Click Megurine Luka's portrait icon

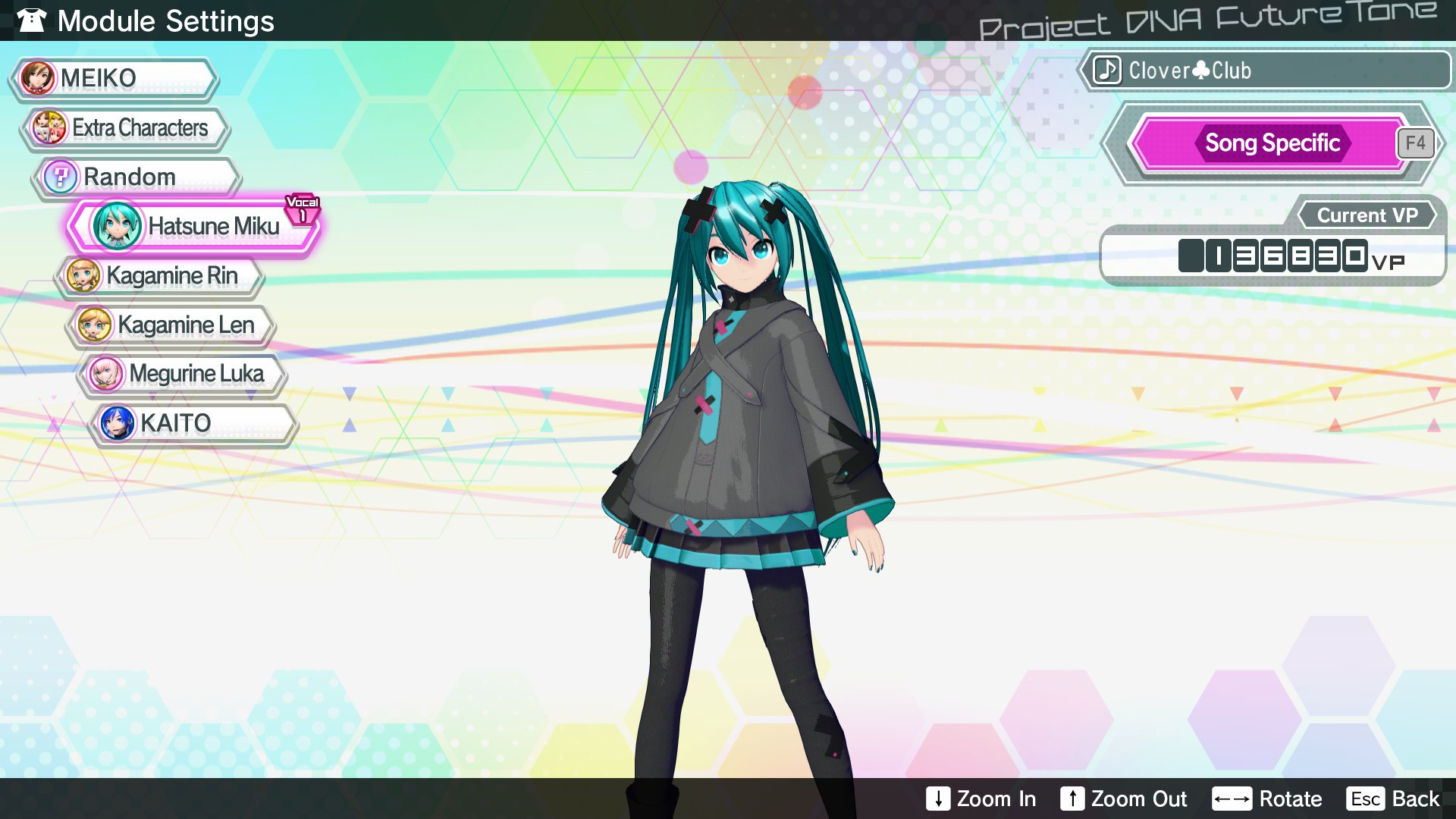[x=107, y=374]
